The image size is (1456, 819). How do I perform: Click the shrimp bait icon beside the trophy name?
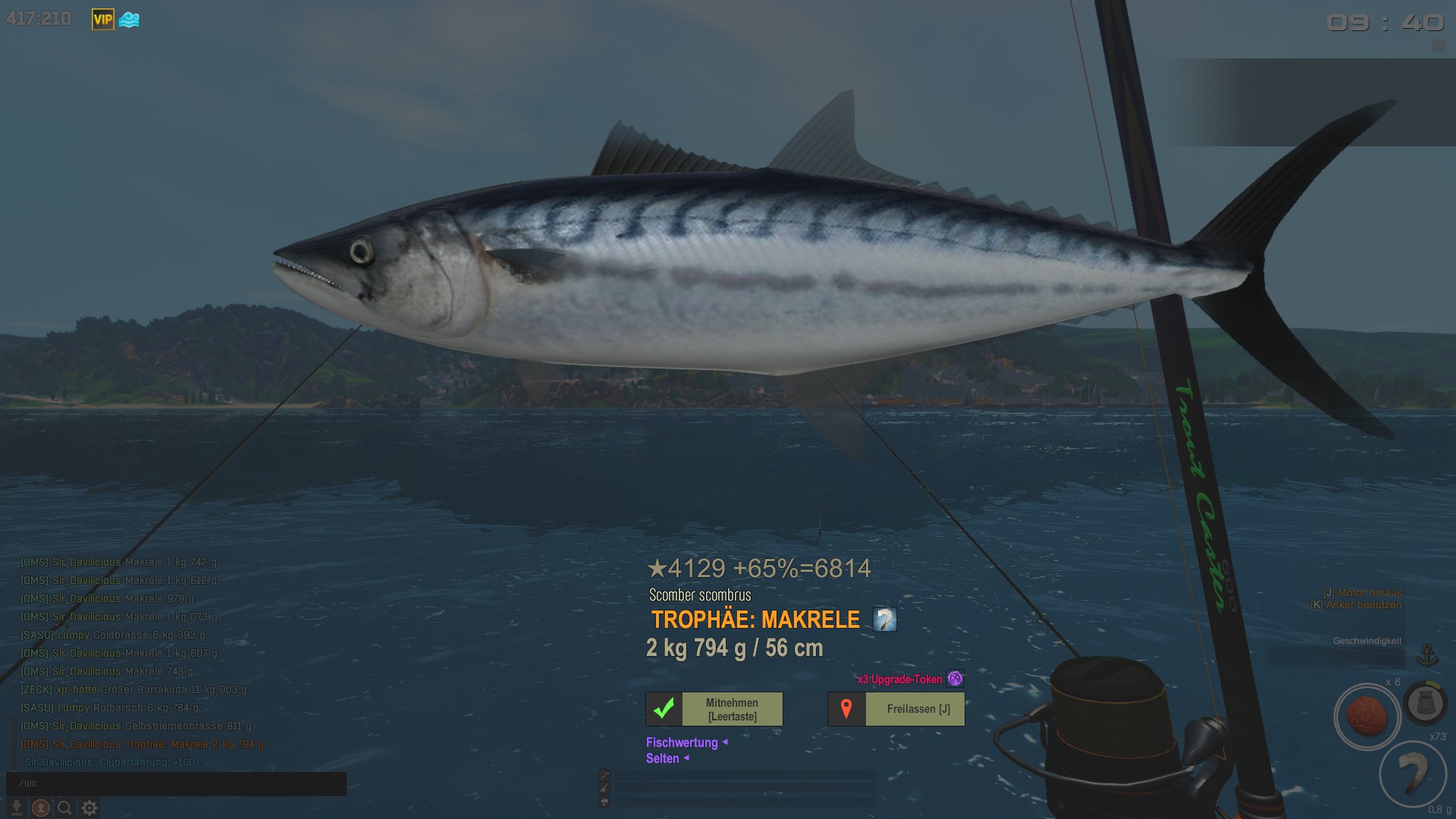click(884, 620)
